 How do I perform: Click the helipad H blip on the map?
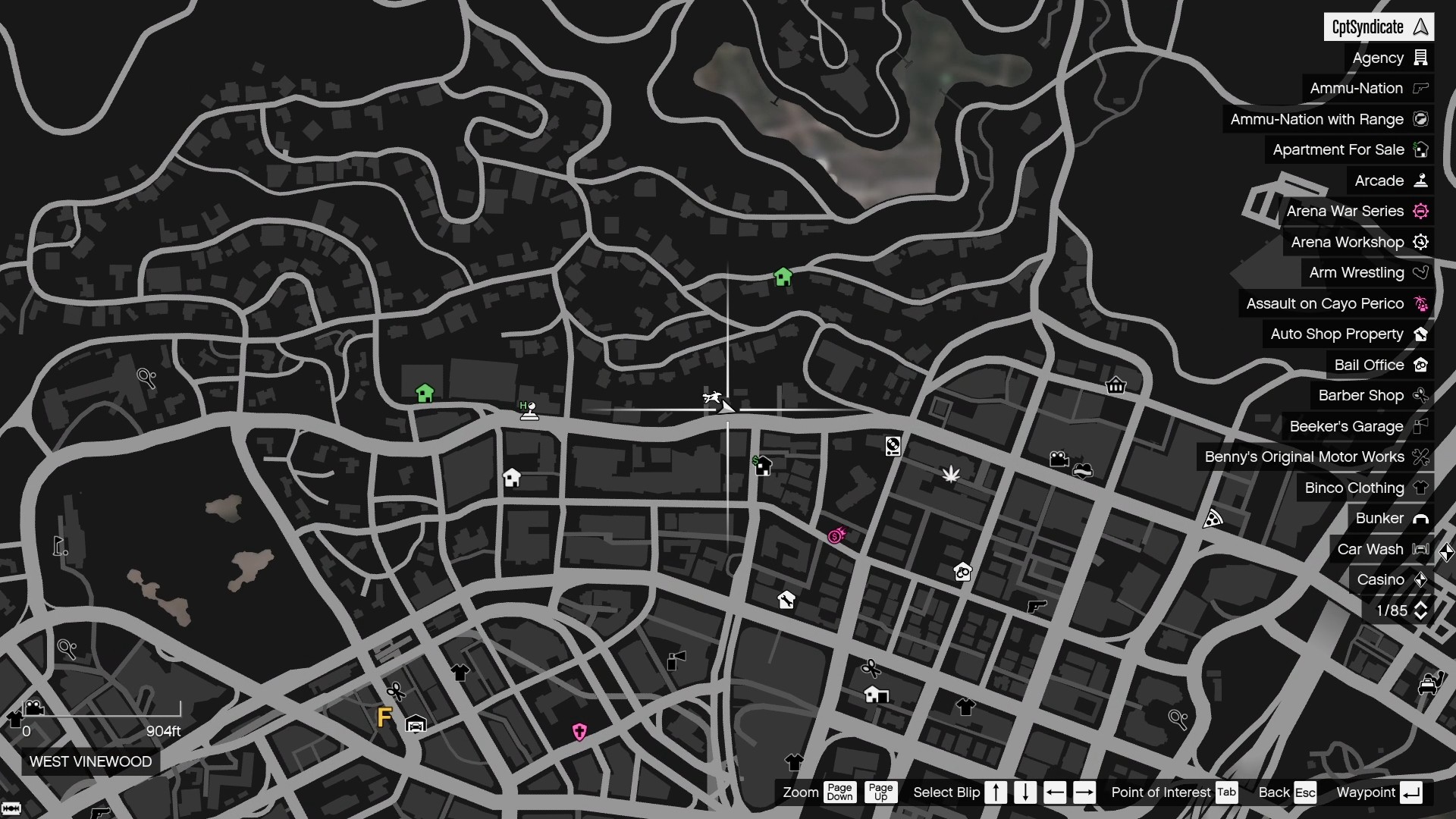tap(529, 409)
